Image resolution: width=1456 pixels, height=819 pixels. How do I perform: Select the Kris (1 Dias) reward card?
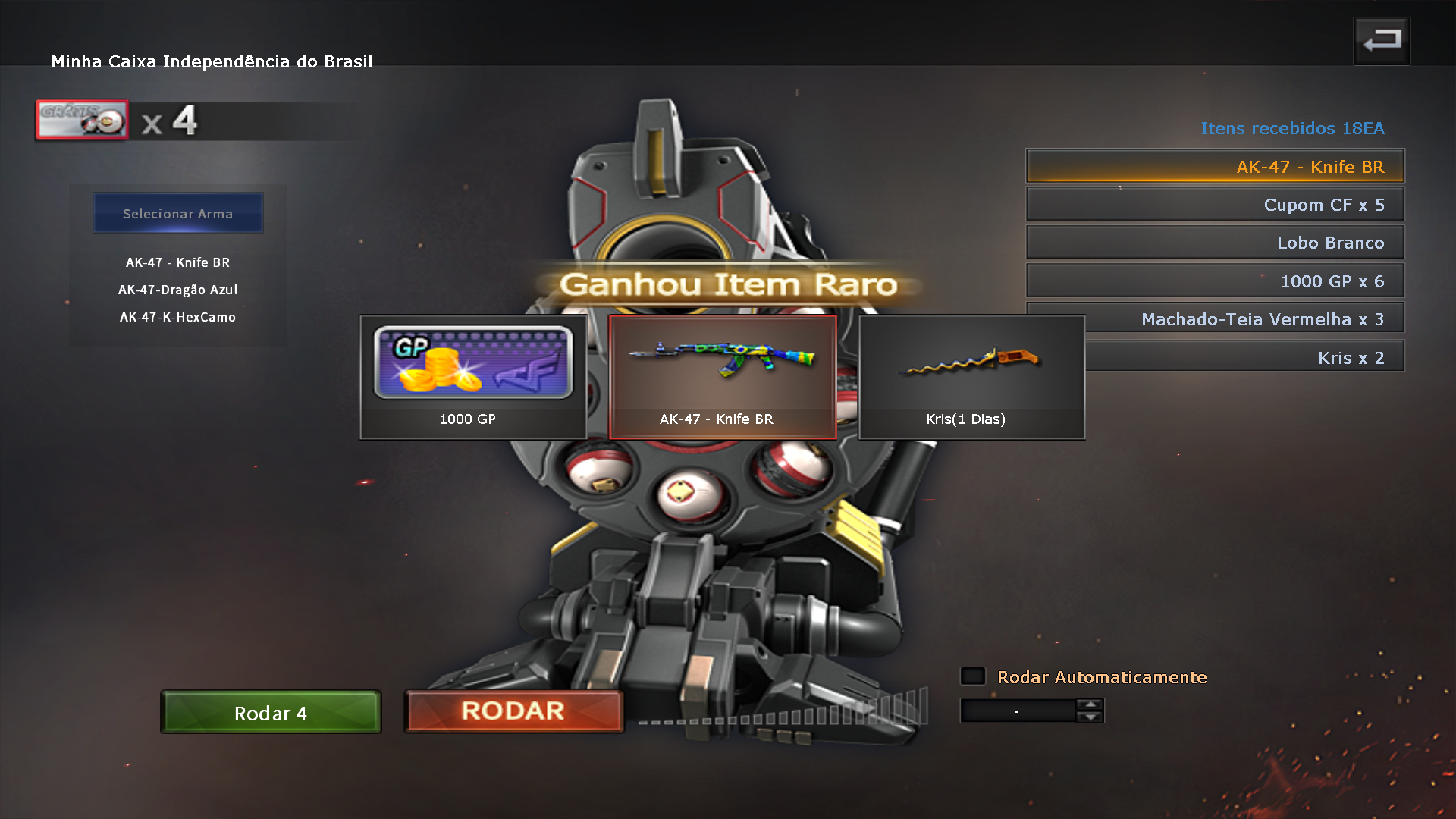[x=971, y=377]
